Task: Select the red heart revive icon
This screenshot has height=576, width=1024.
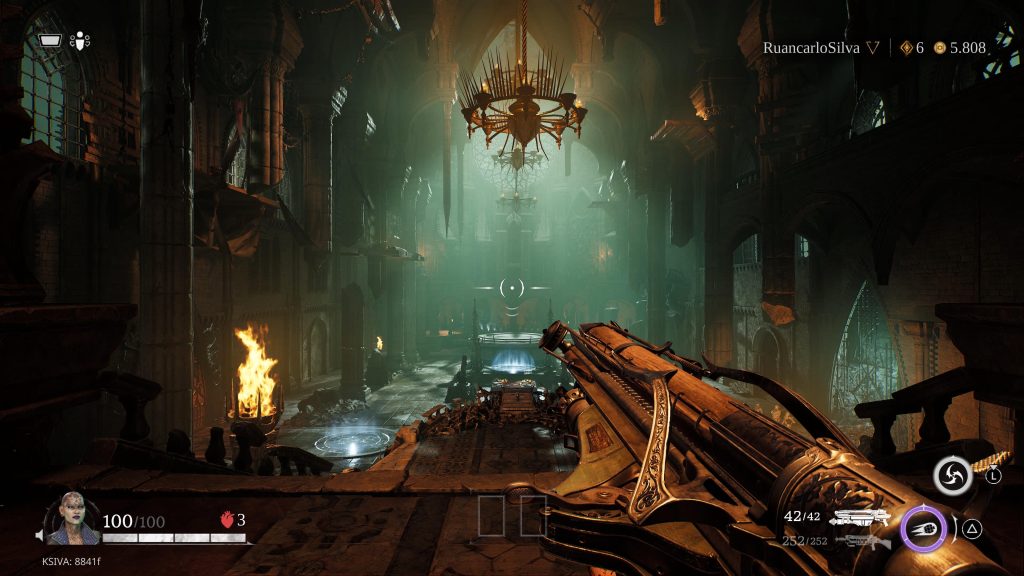Action: click(x=225, y=520)
